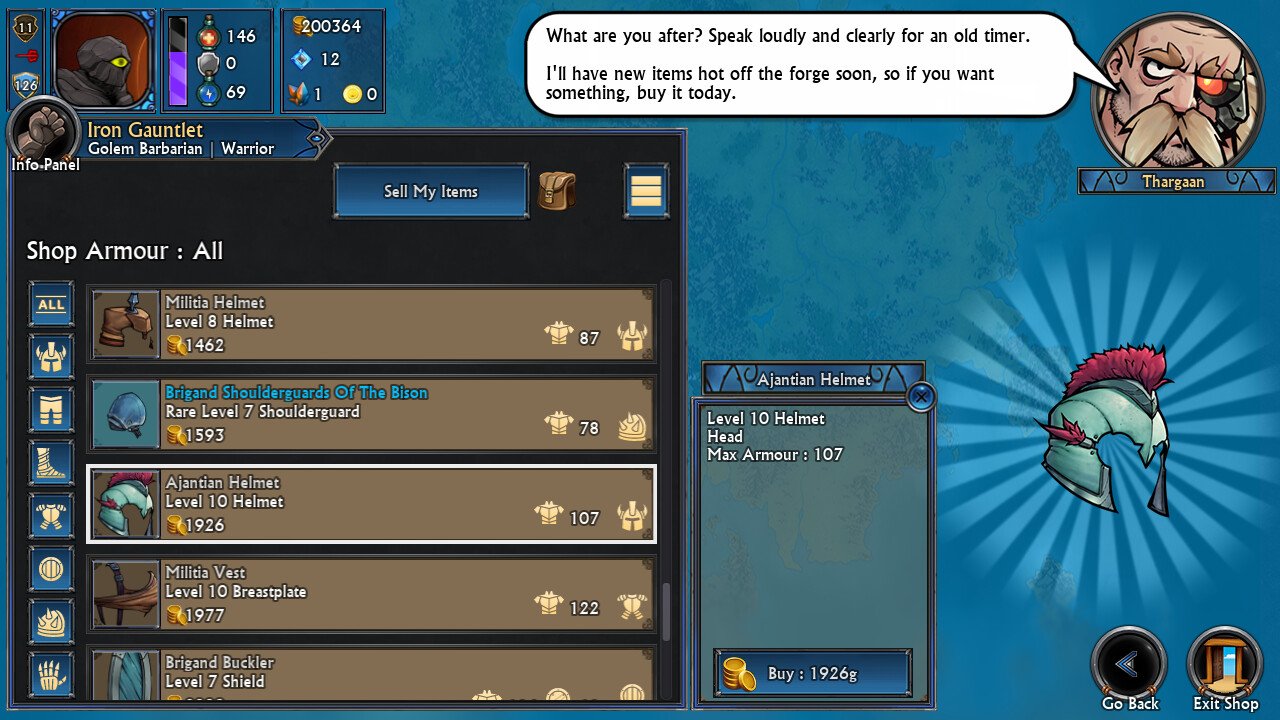Close the Ajantian Helmet details panel
Image resolution: width=1280 pixels, height=720 pixels.
click(x=921, y=397)
